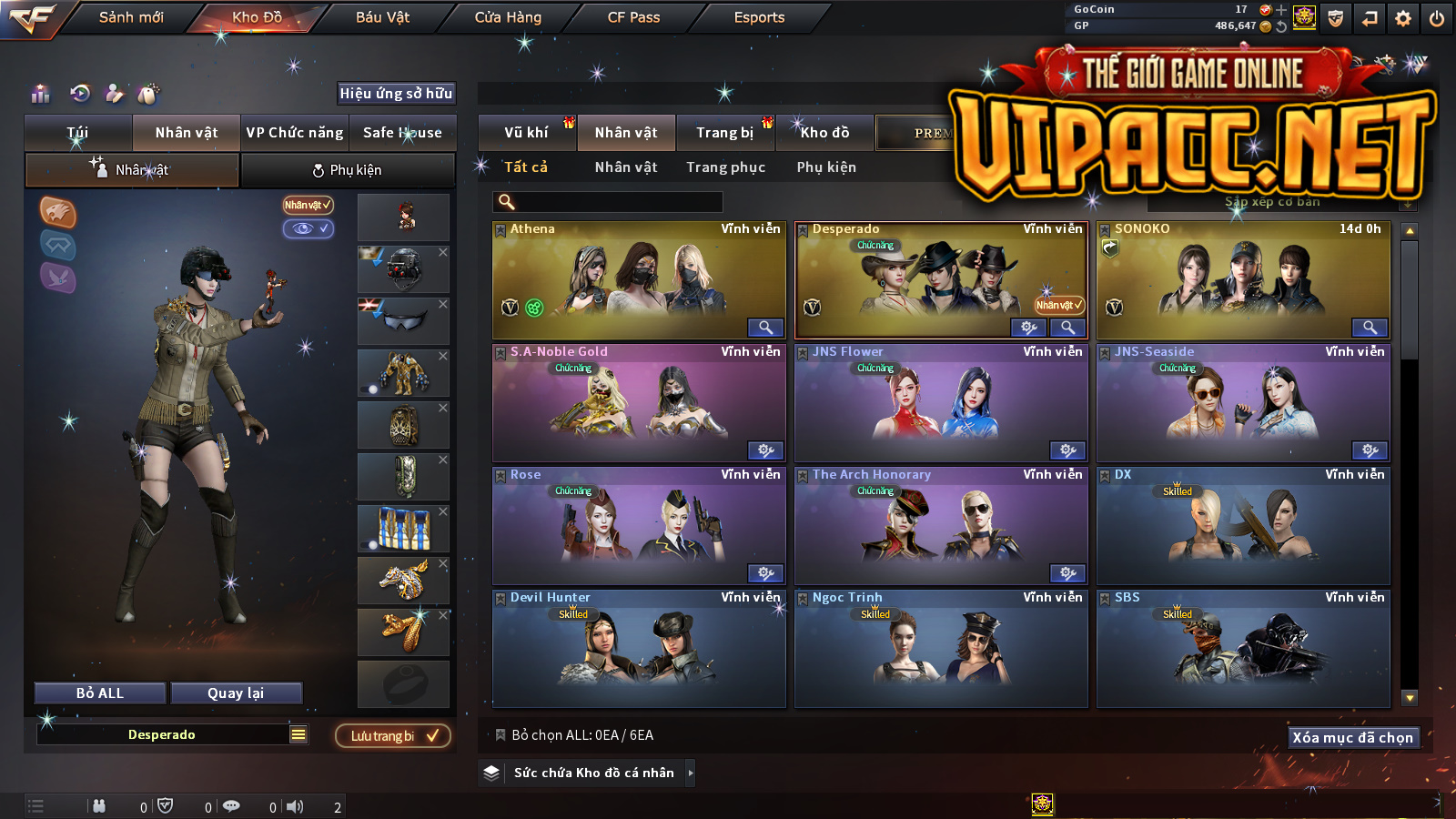Go to the CF Pass tab
The width and height of the screenshot is (1456, 819).
click(633, 17)
